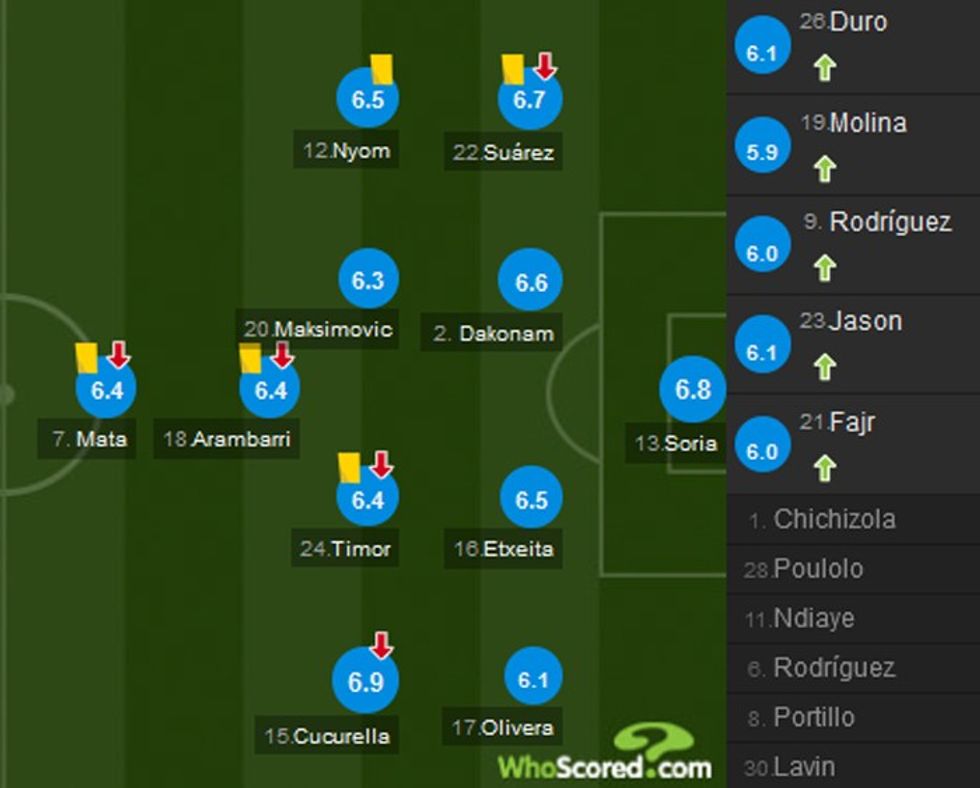
Task: Choose Maksimovic's 6.3 rating marker
Action: point(368,280)
